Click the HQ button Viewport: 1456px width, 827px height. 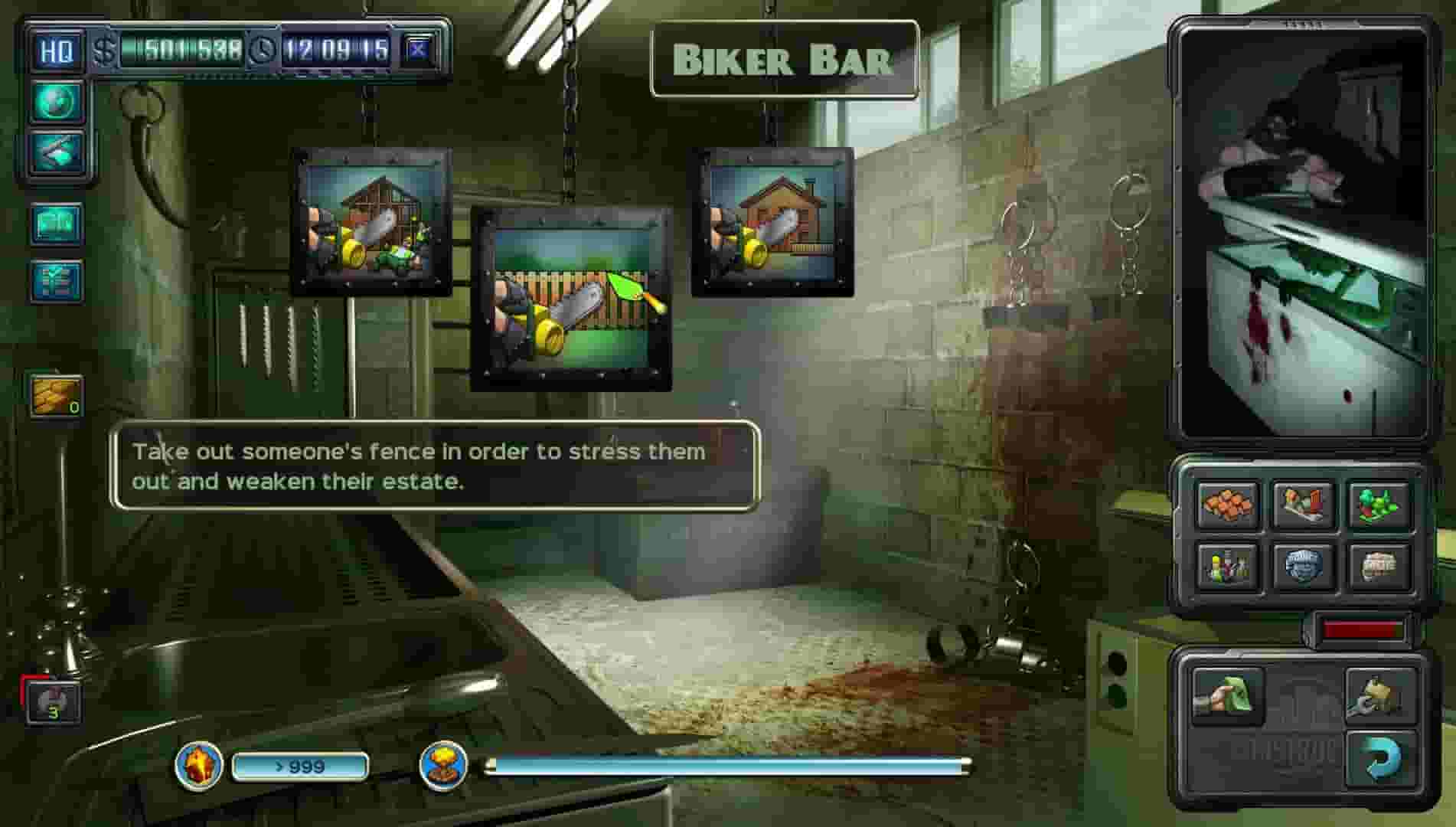[57, 51]
